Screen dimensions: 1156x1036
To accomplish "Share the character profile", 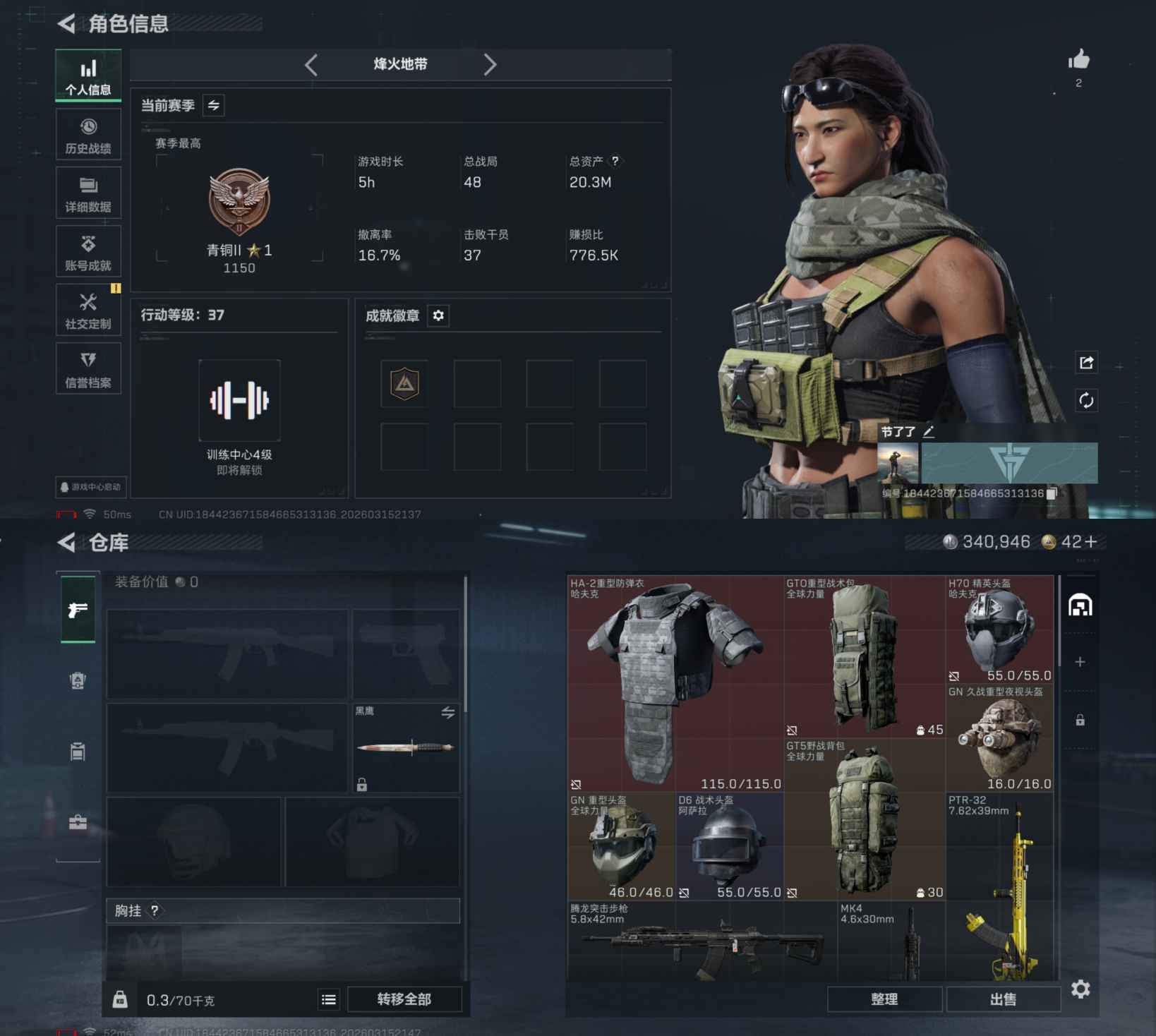I will 1086,363.
